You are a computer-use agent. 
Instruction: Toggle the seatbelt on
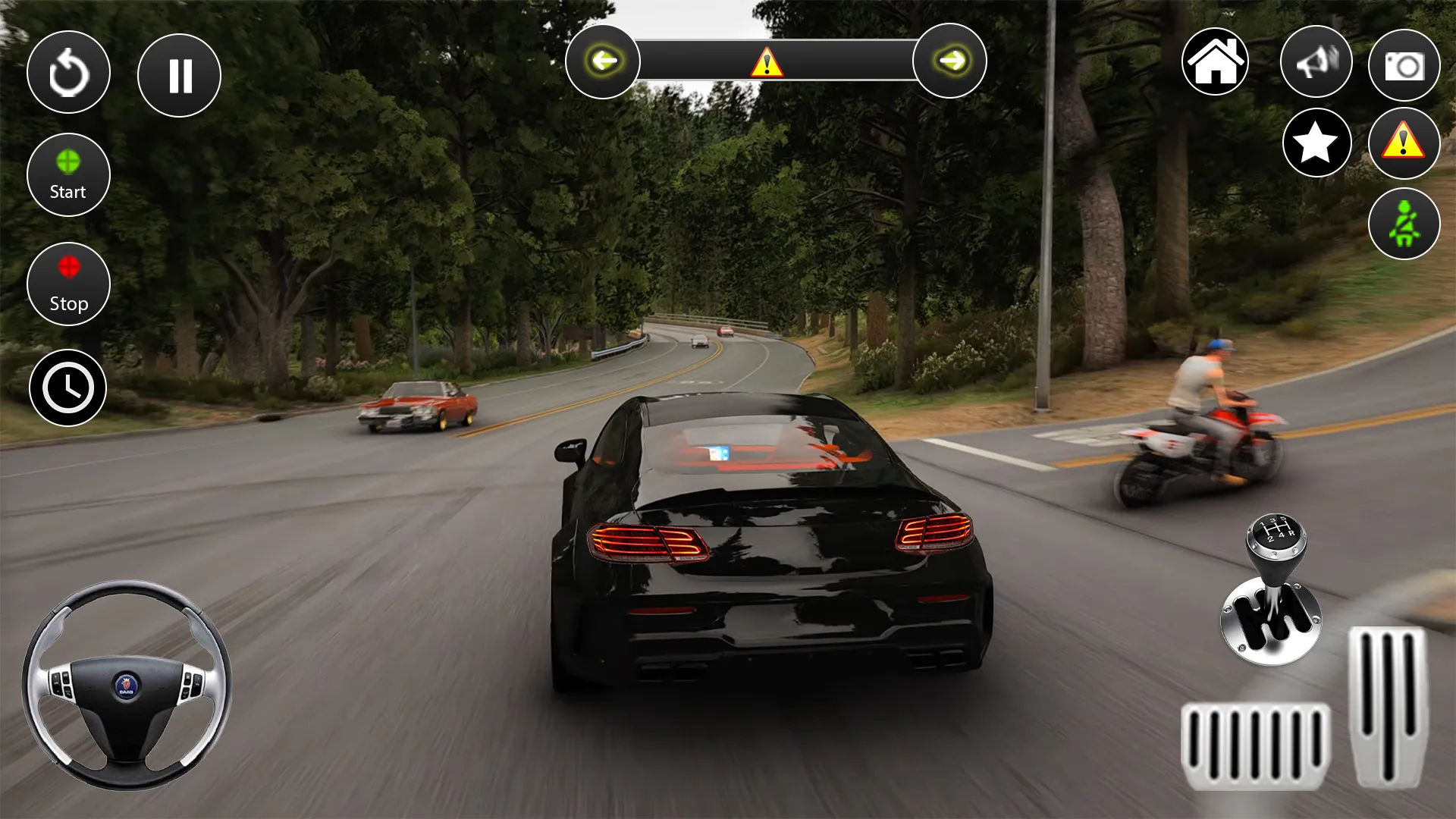(x=1404, y=222)
